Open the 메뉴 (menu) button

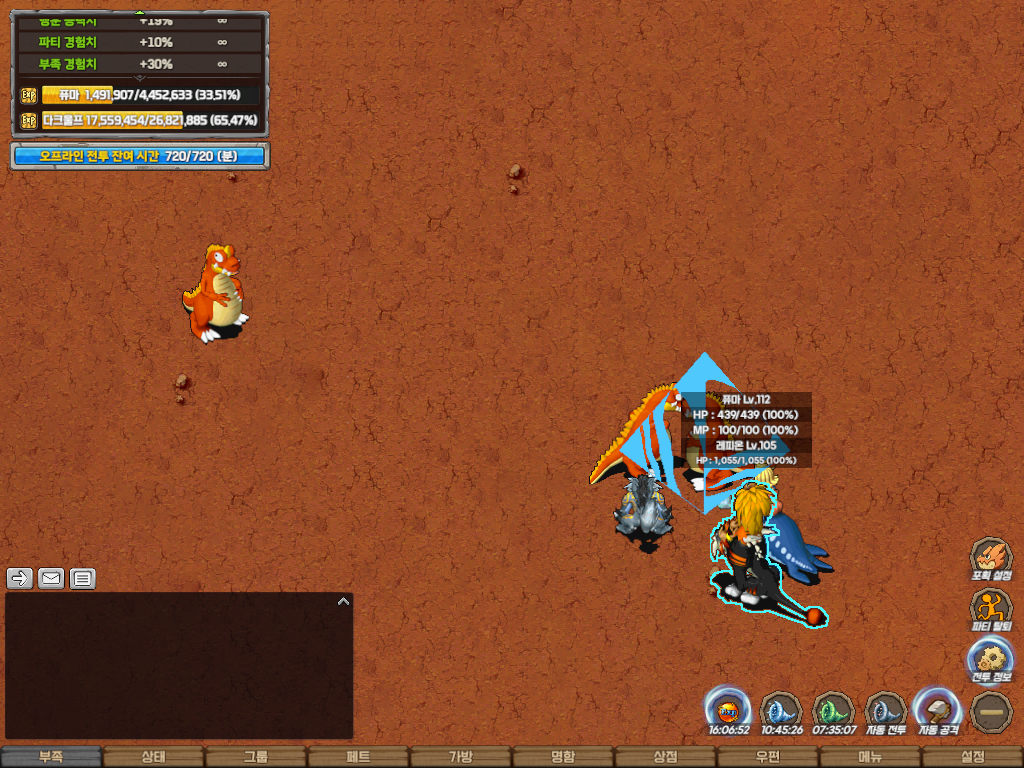(870, 757)
